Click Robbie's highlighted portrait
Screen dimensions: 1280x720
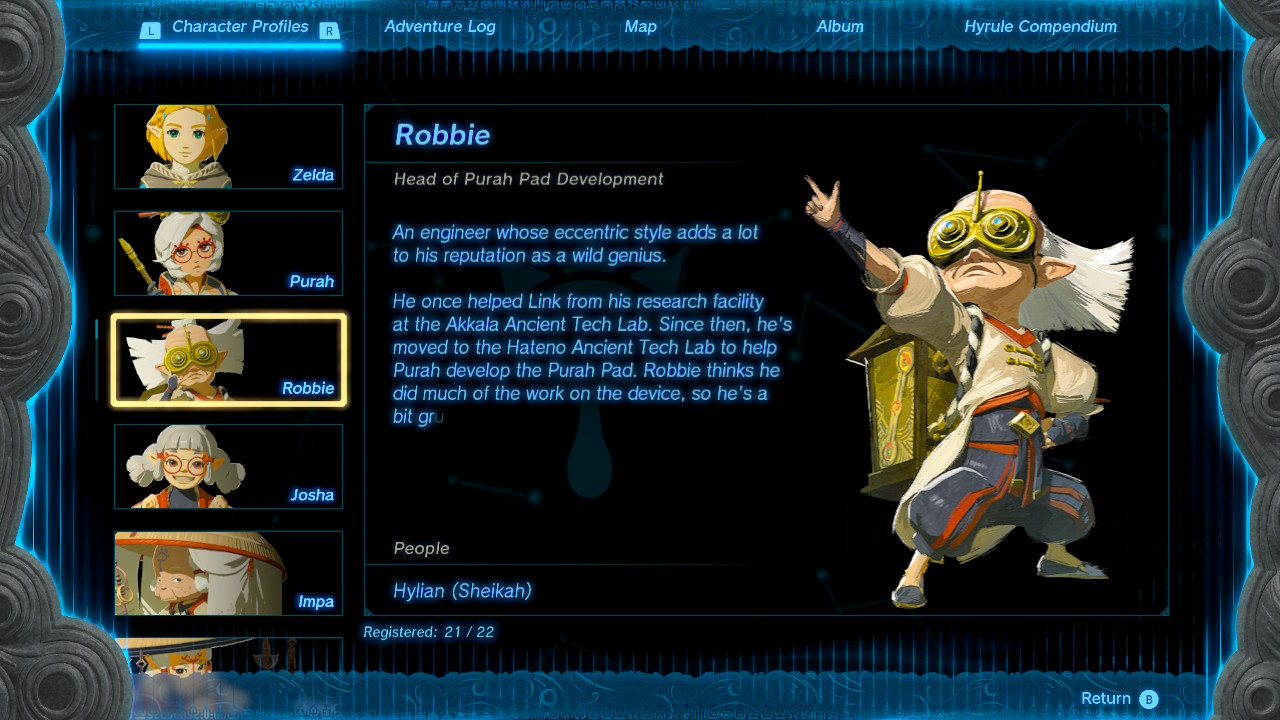(x=228, y=360)
